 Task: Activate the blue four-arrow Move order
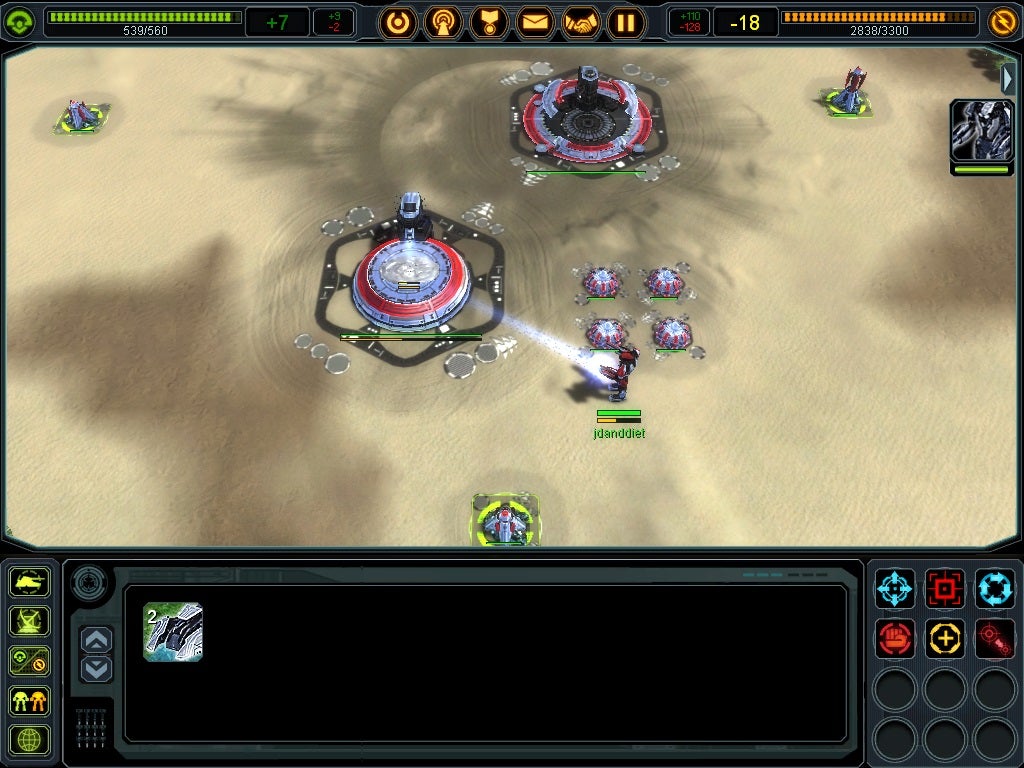(x=895, y=588)
